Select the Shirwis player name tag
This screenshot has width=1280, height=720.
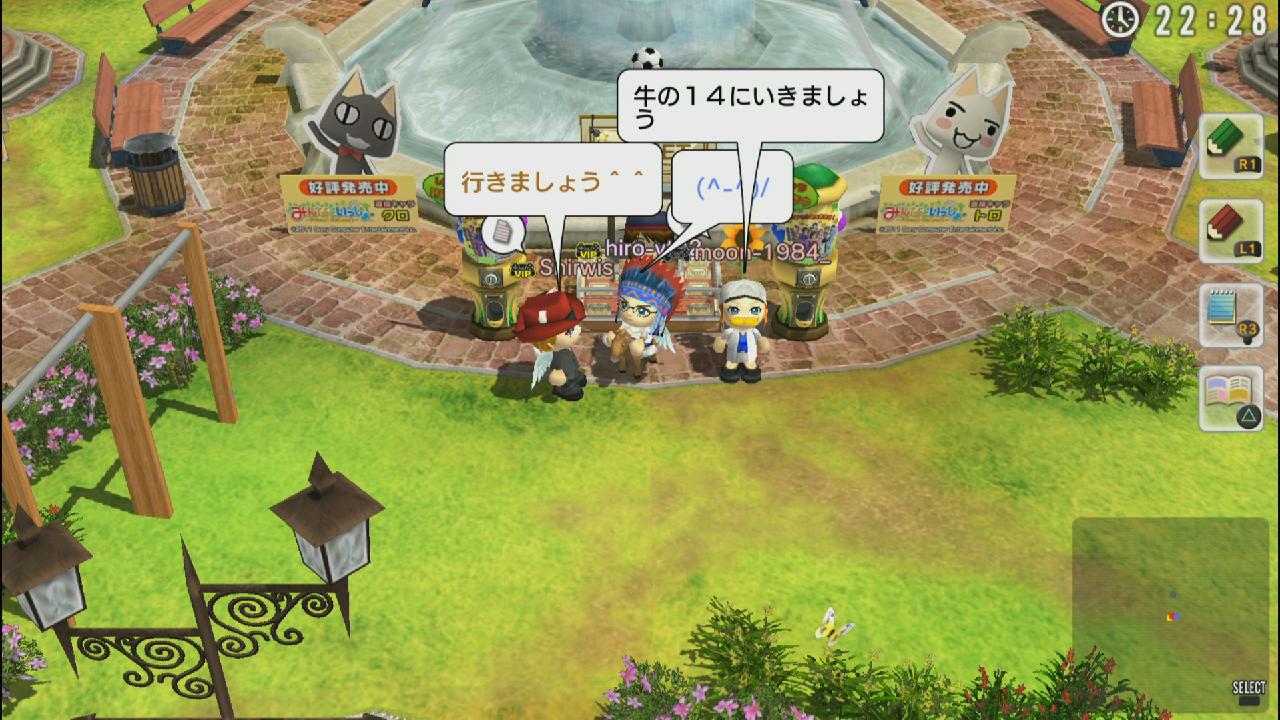(x=572, y=267)
